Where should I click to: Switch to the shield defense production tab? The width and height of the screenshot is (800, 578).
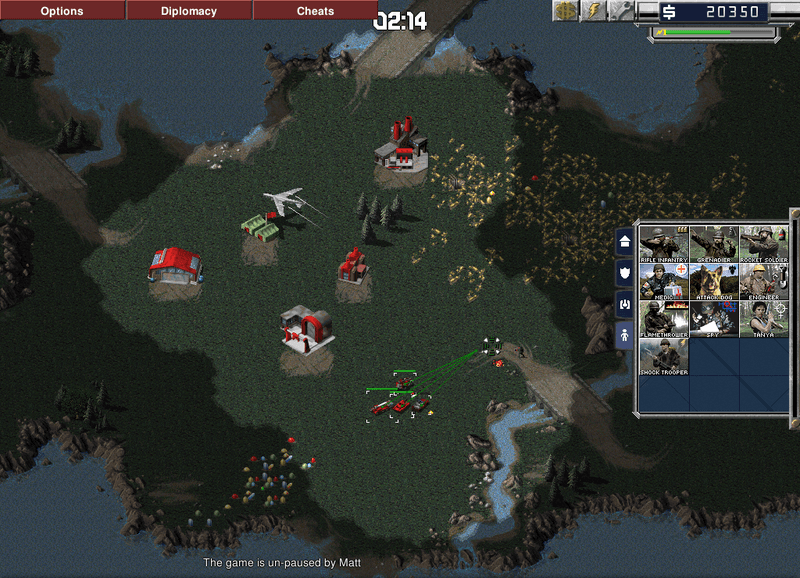coord(625,271)
